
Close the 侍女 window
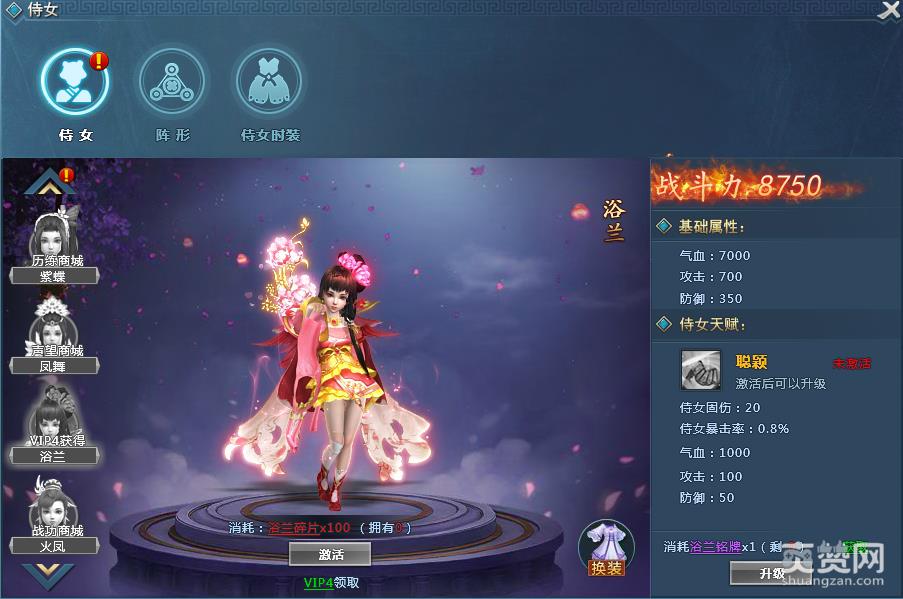coord(889,11)
